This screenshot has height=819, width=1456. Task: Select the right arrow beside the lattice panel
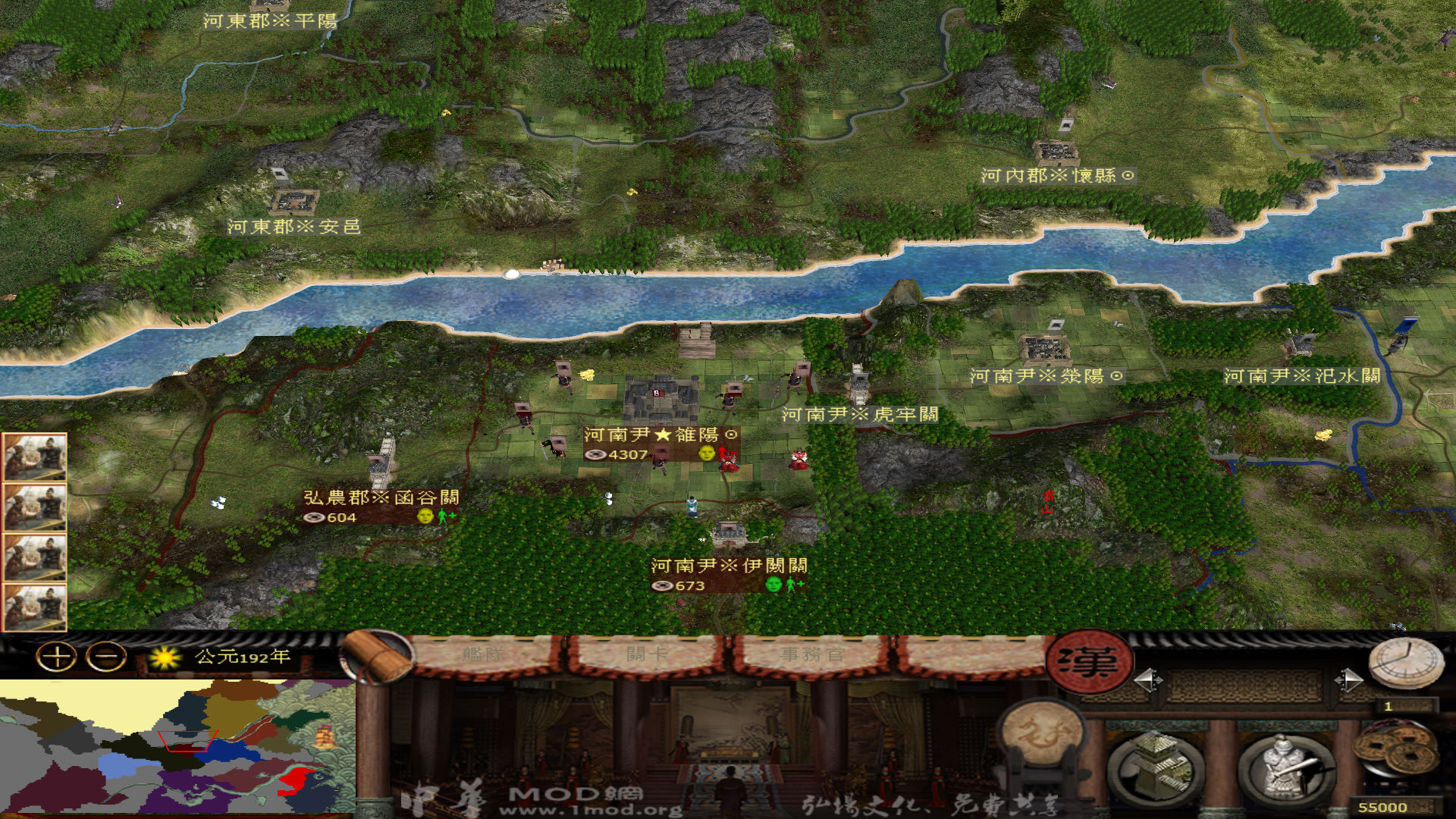click(1348, 680)
